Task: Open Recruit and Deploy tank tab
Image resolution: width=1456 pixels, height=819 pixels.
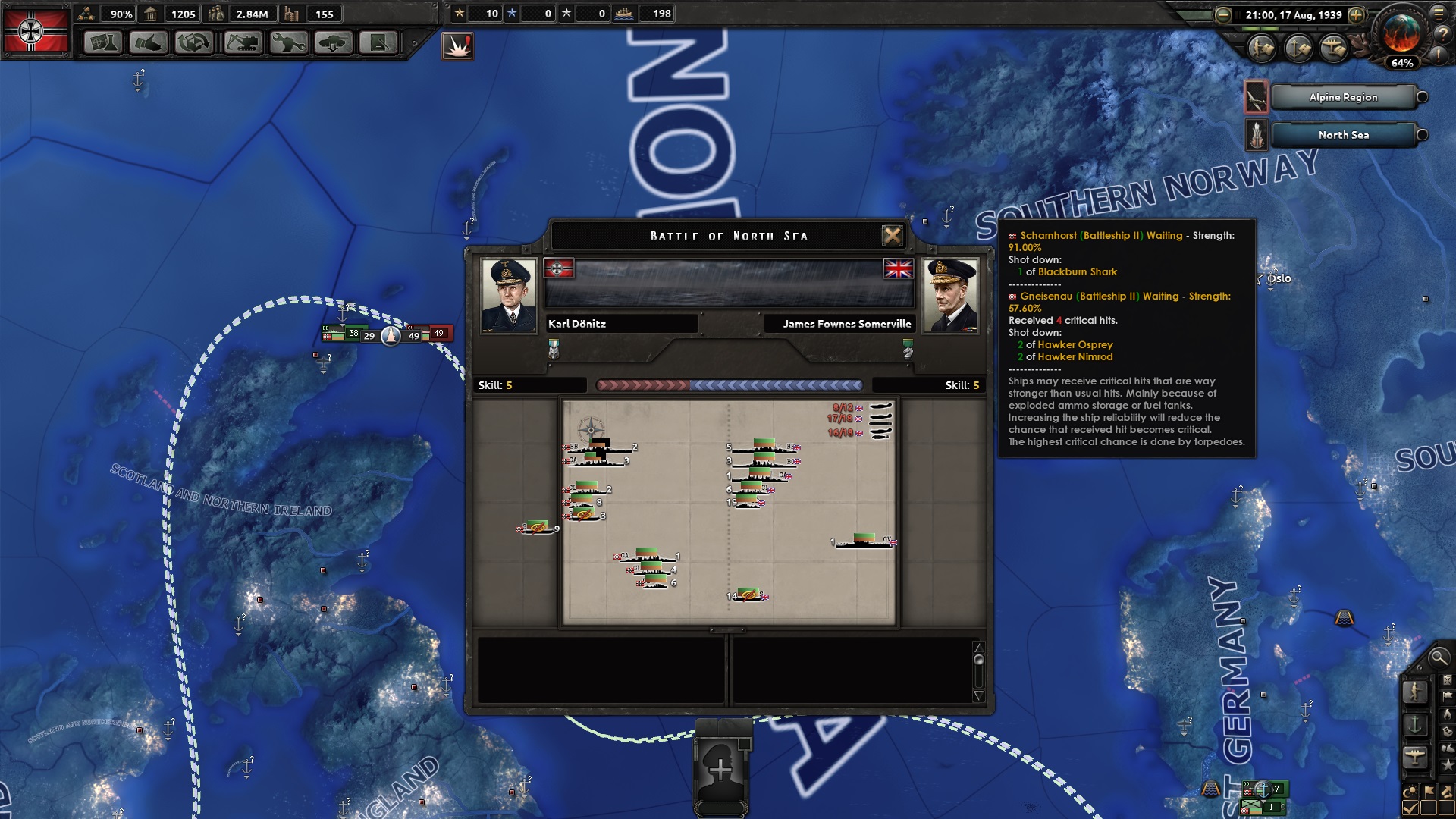Action: pyautogui.click(x=334, y=42)
